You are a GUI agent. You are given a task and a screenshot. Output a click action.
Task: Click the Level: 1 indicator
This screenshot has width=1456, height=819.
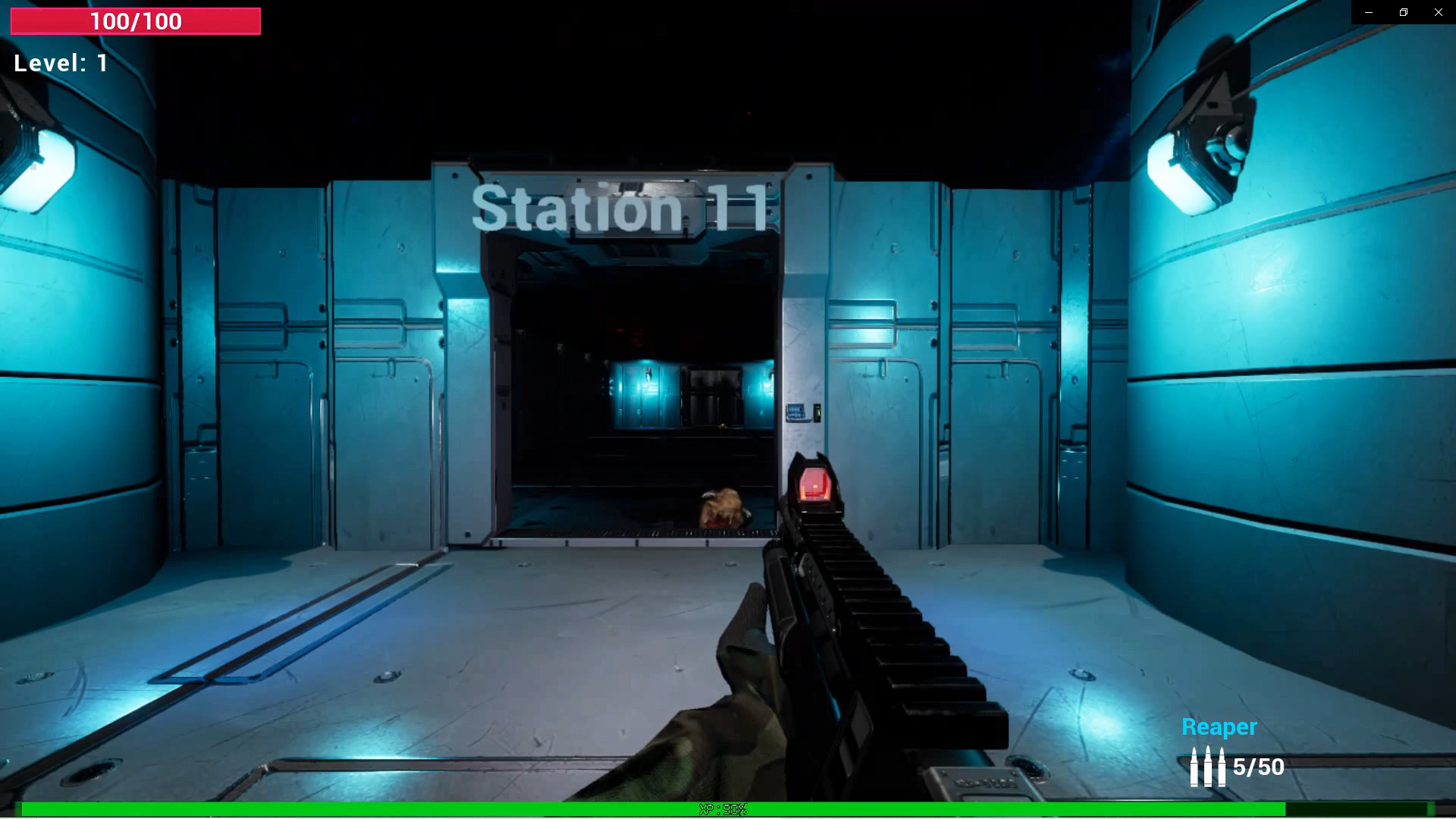(60, 63)
